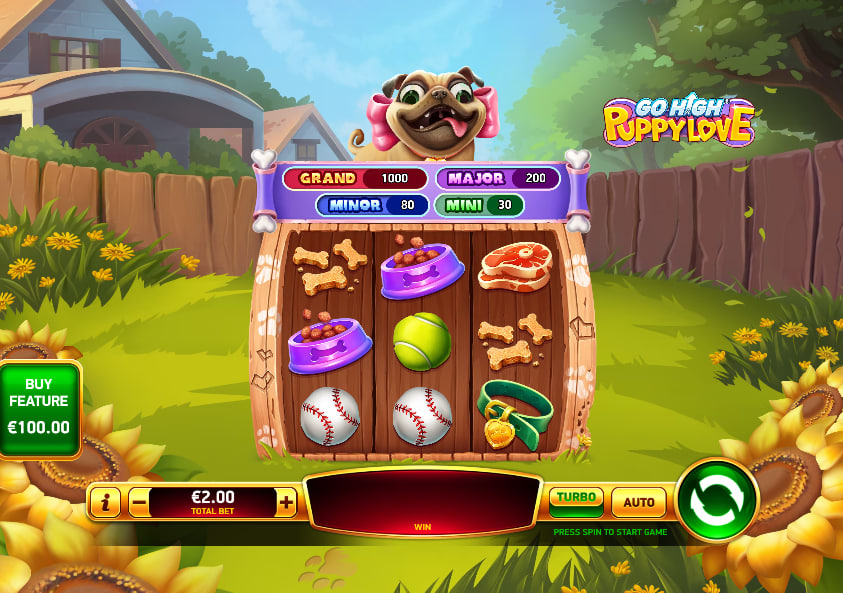Screen dimensions: 843x593
Task: Spin the reels with the green button
Action: (x=717, y=499)
